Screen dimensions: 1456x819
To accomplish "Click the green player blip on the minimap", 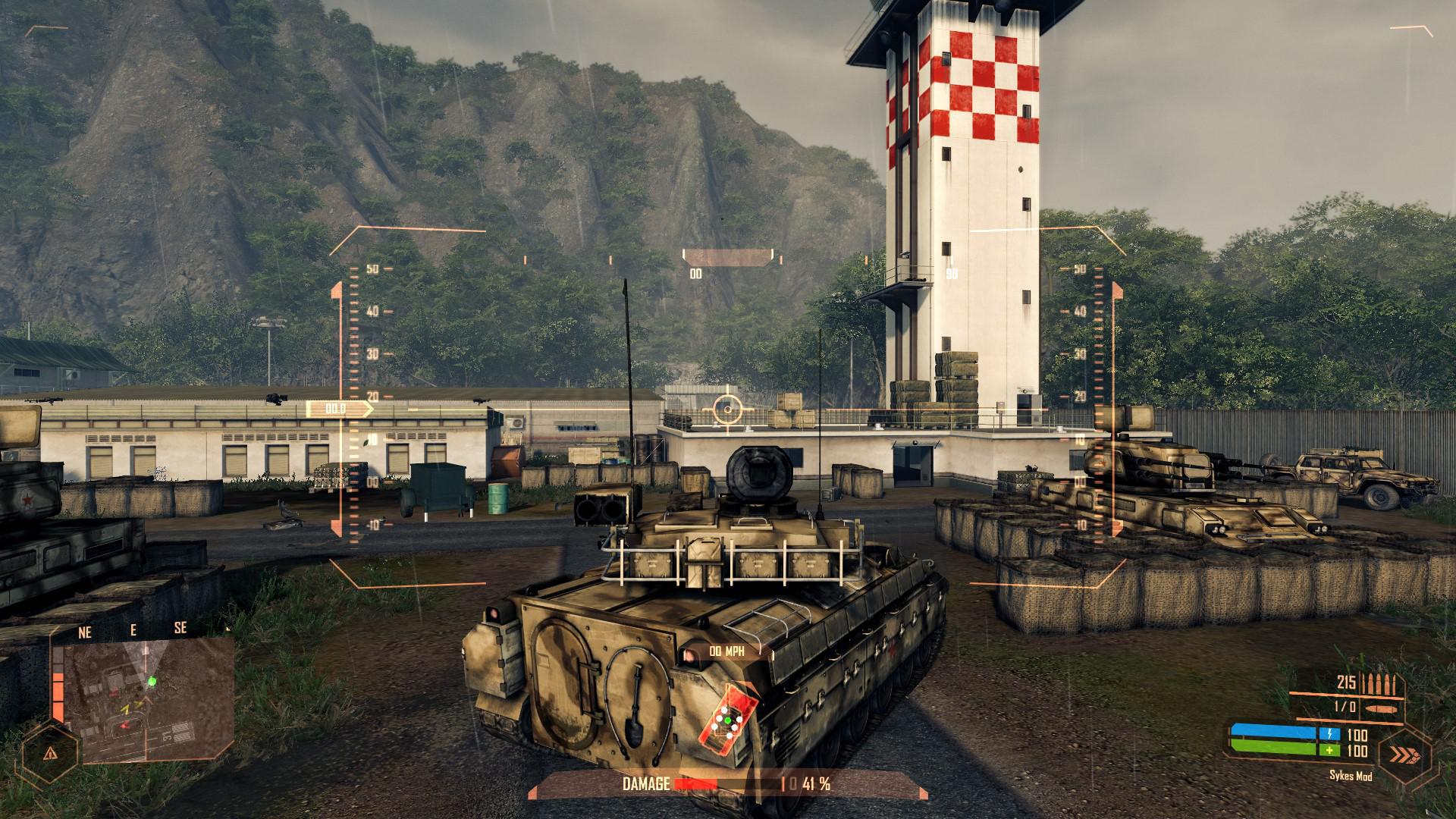I will [x=152, y=681].
